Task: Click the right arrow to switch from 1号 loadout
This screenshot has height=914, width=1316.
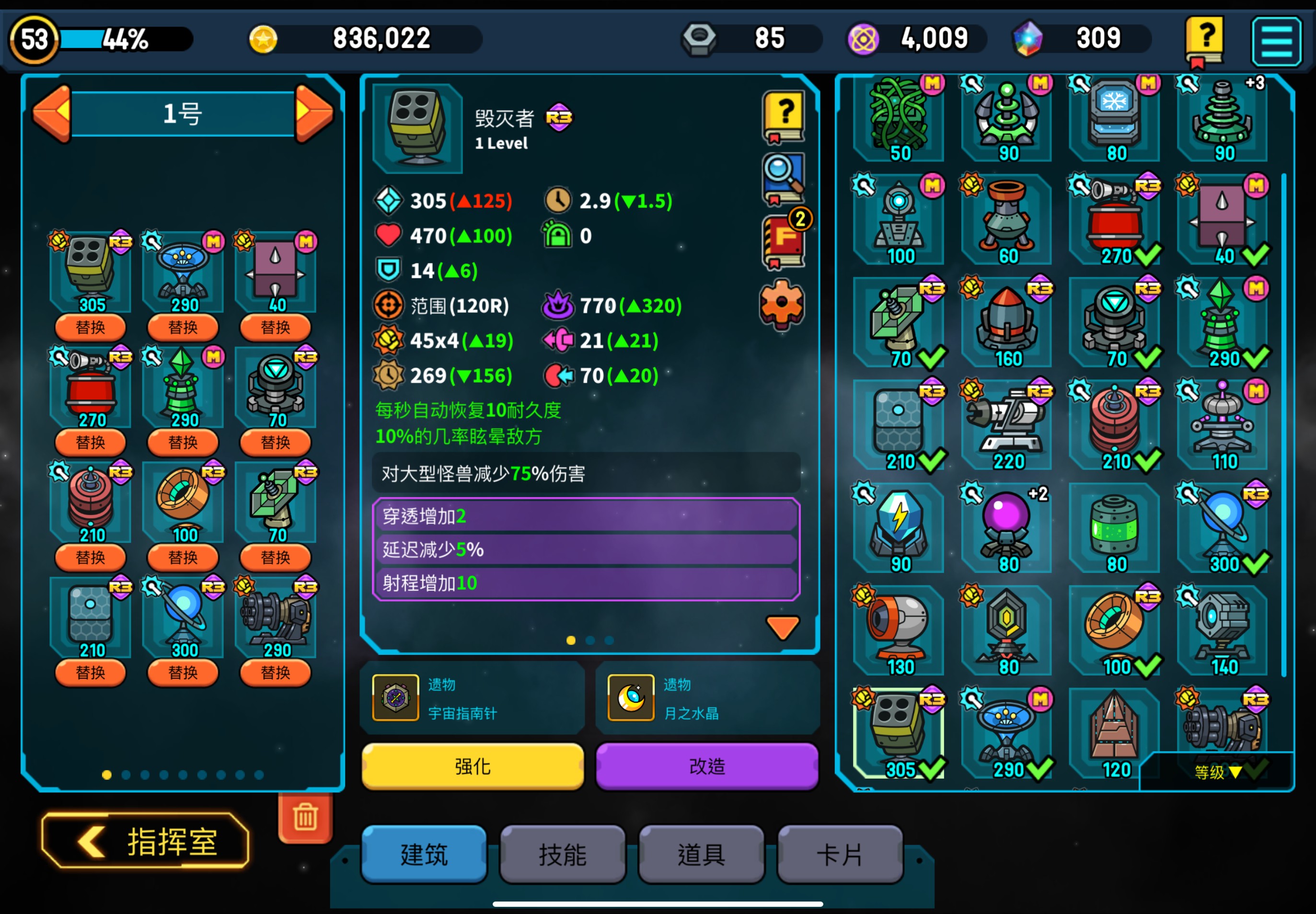Action: tap(314, 113)
